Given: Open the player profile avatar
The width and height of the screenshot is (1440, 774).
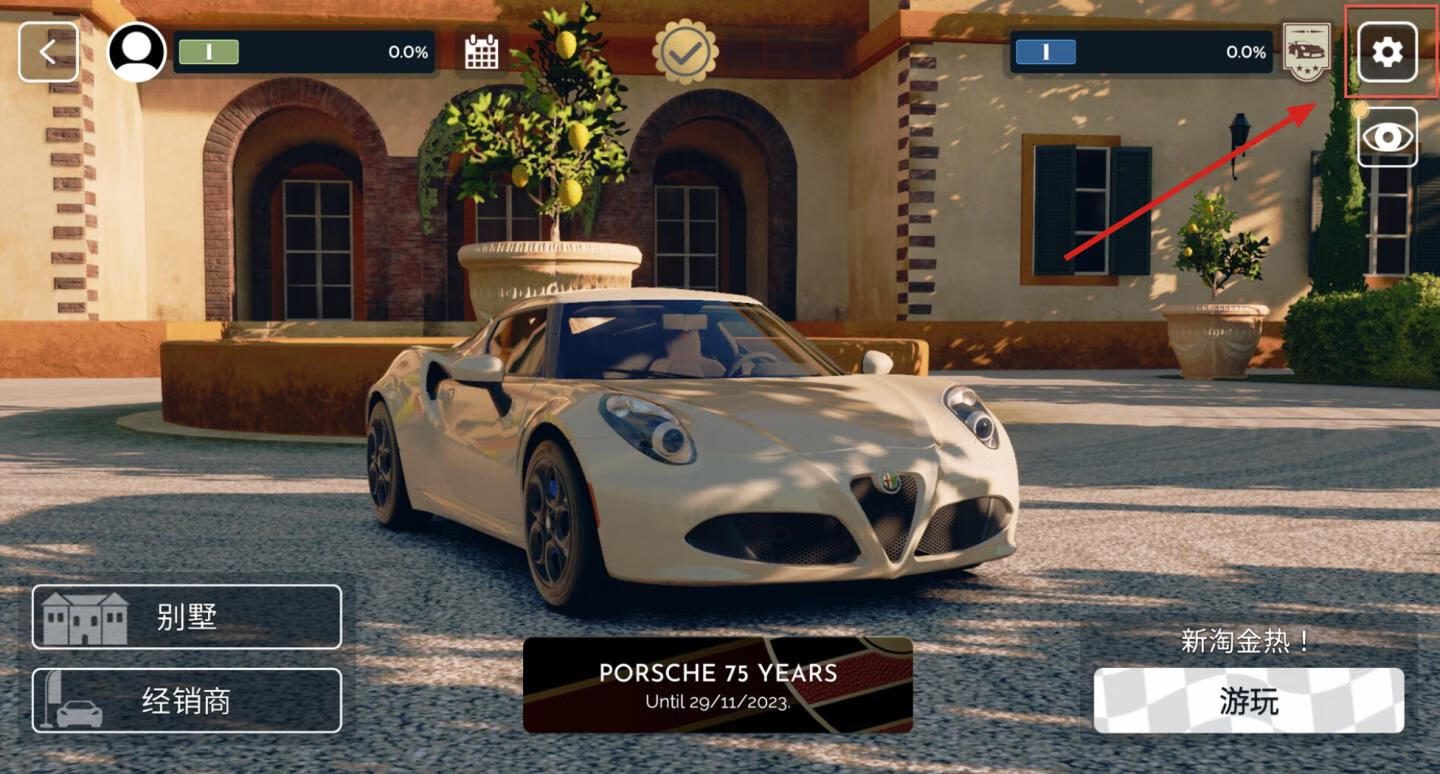Looking at the screenshot, I should click(x=137, y=52).
